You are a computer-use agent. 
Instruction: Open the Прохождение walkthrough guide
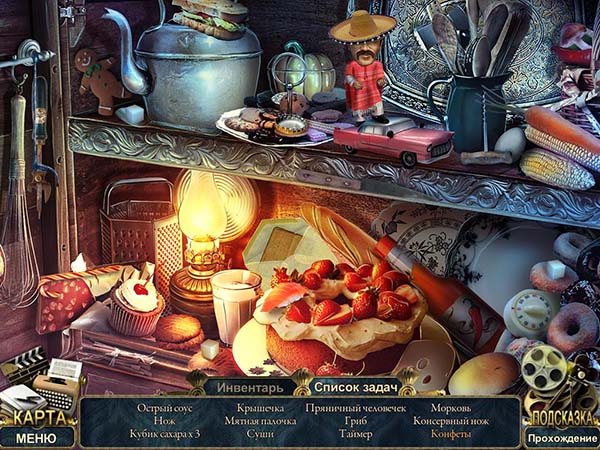tap(562, 438)
